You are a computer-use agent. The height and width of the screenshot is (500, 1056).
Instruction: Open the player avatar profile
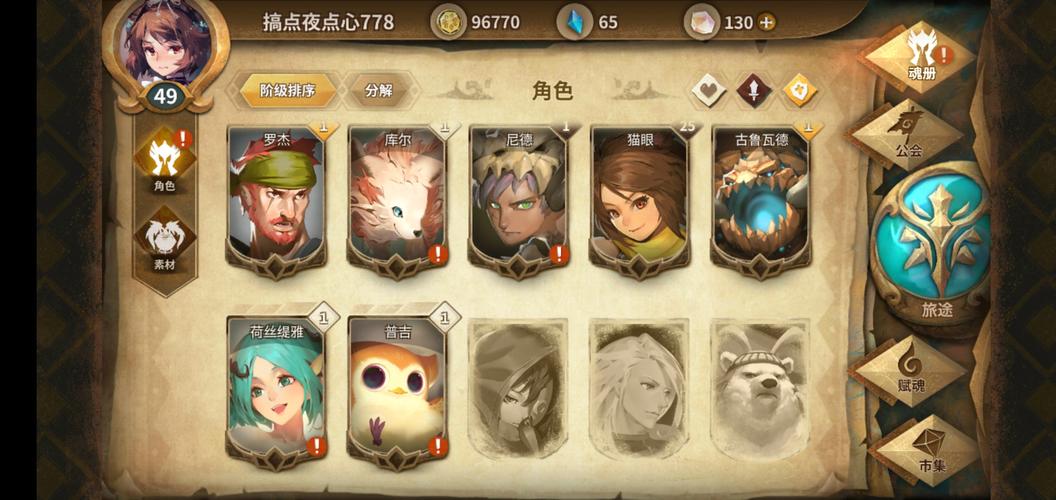pyautogui.click(x=164, y=42)
